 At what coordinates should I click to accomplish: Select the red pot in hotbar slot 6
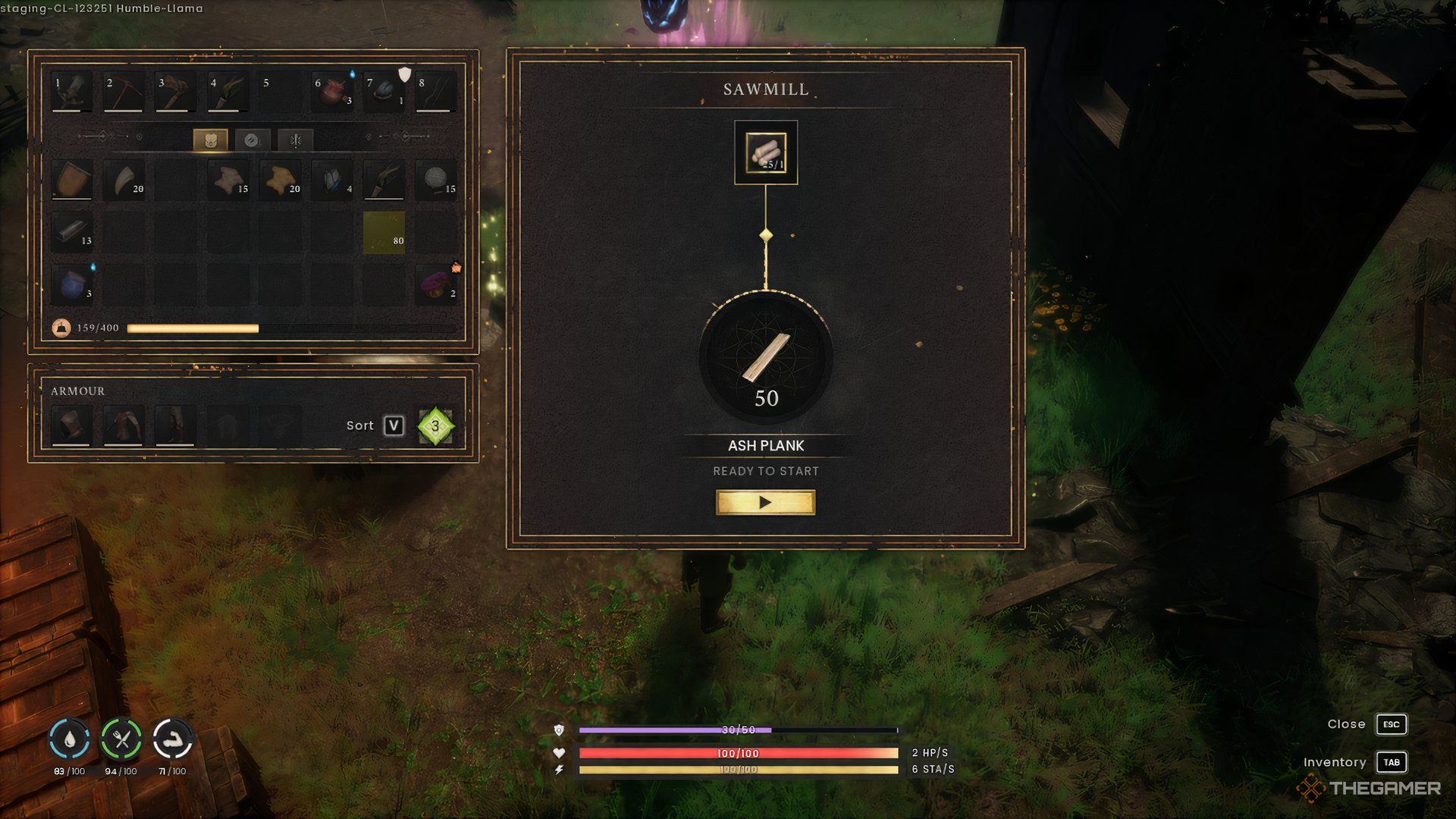333,93
